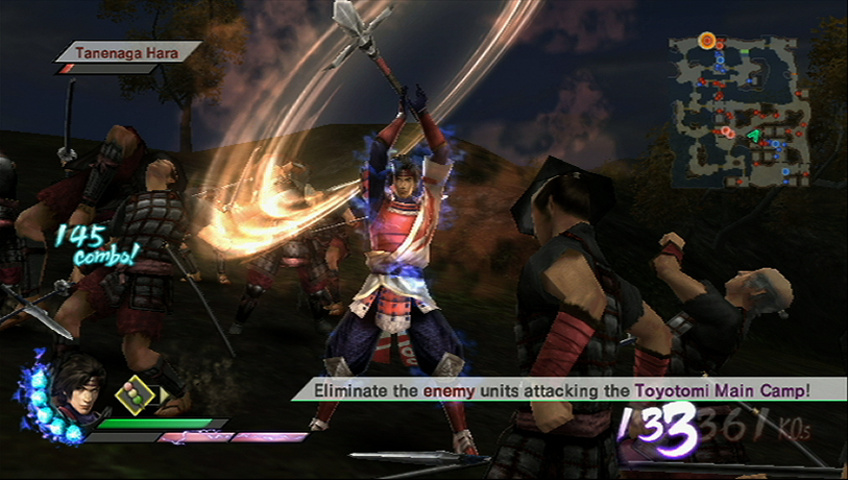
Task: Select the Tanenaga Hara enemy name tag
Action: pyautogui.click(x=127, y=51)
